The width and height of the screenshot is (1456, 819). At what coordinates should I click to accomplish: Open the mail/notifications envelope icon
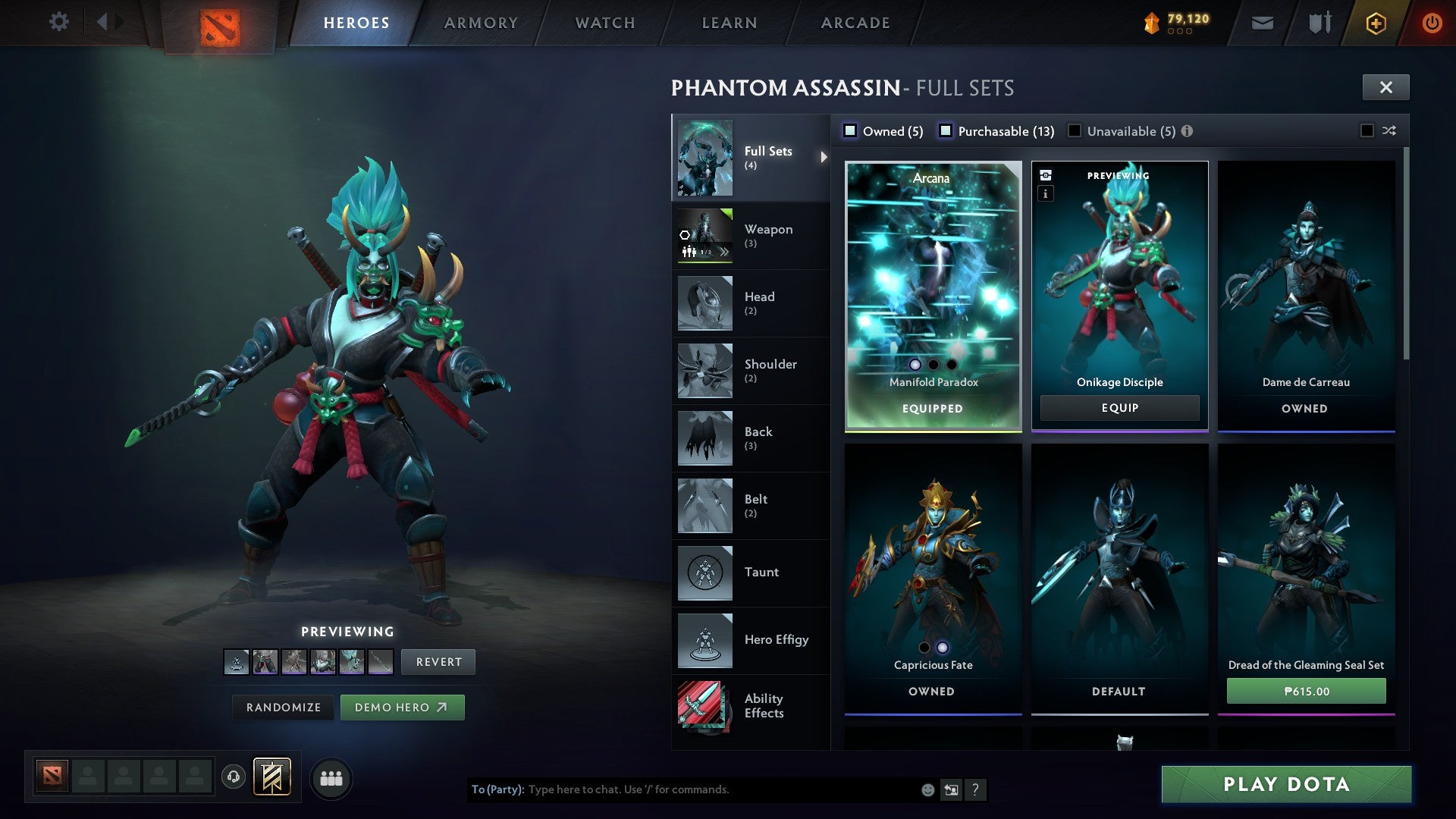(1263, 22)
